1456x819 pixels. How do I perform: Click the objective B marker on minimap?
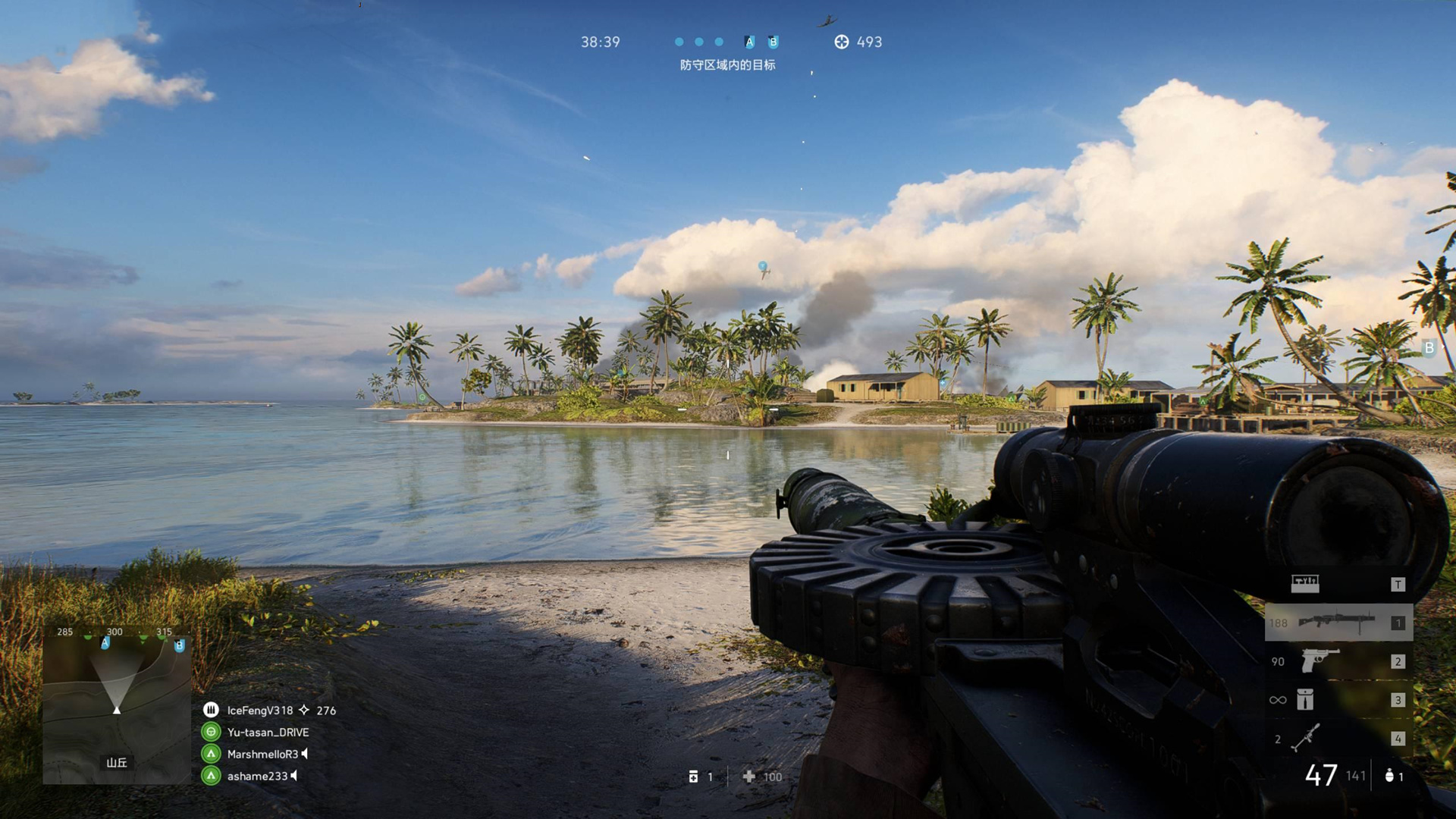point(180,645)
